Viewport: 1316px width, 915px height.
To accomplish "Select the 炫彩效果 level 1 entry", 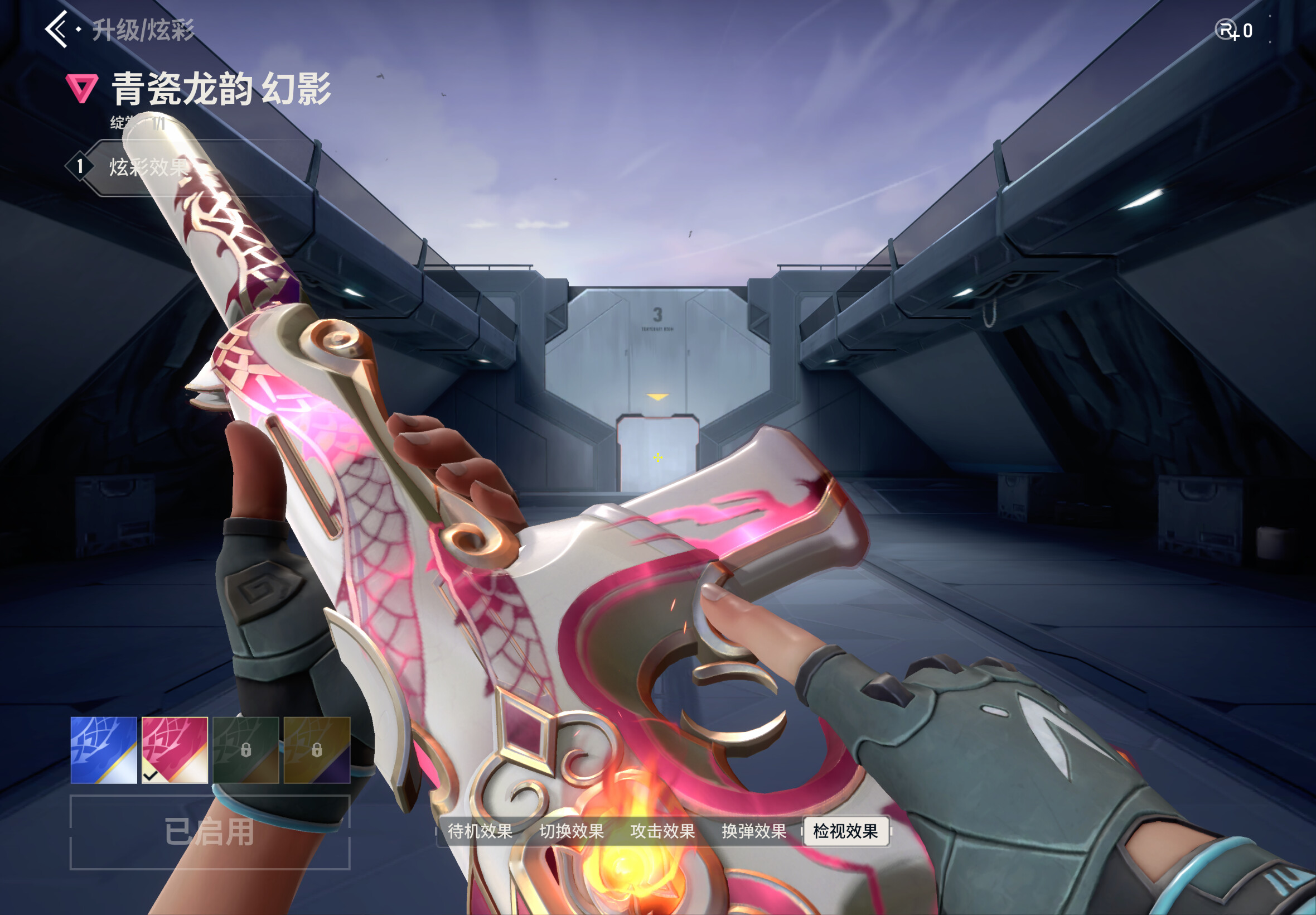I will pos(148,167).
